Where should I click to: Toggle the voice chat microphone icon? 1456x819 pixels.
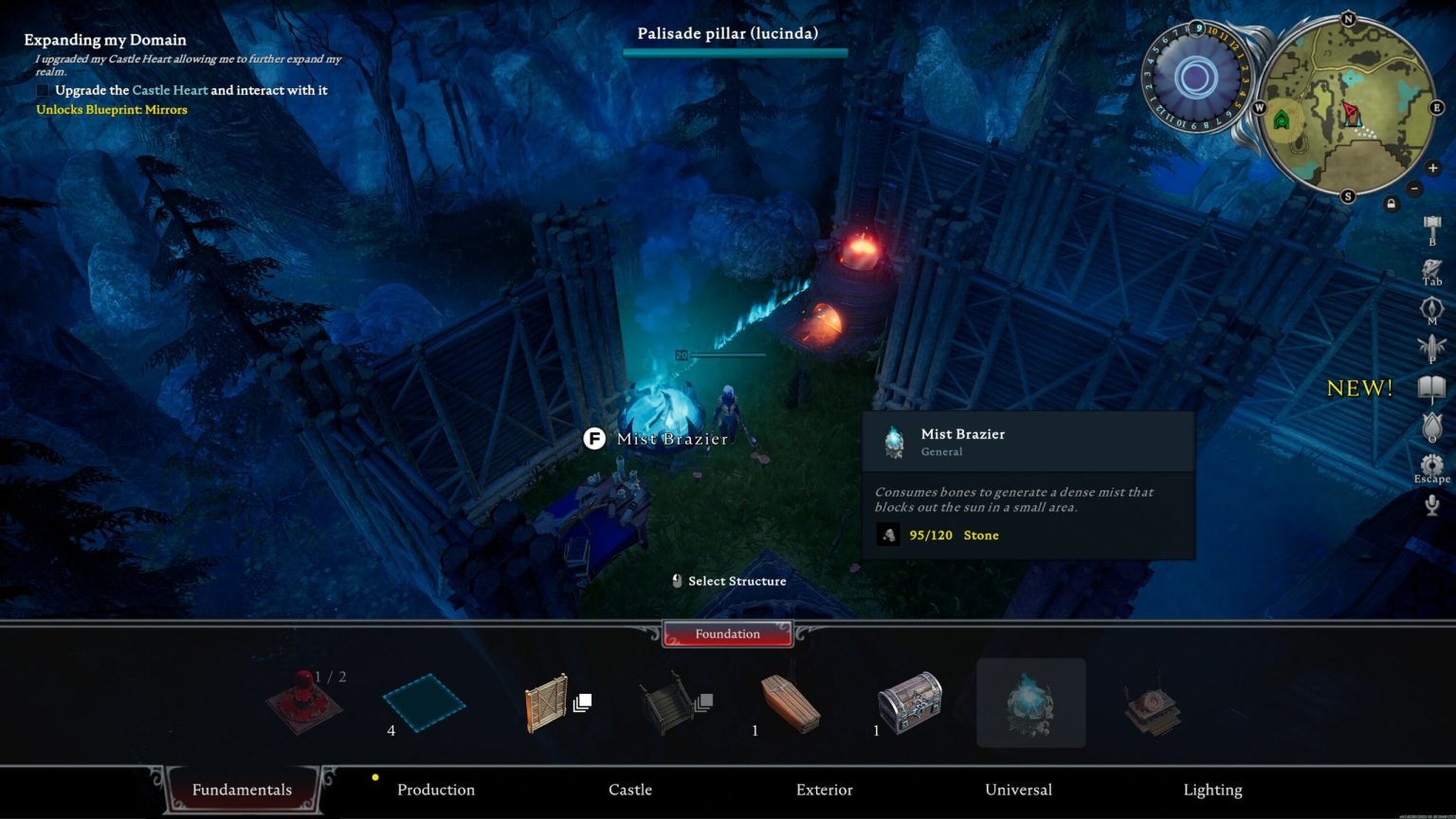[1431, 502]
